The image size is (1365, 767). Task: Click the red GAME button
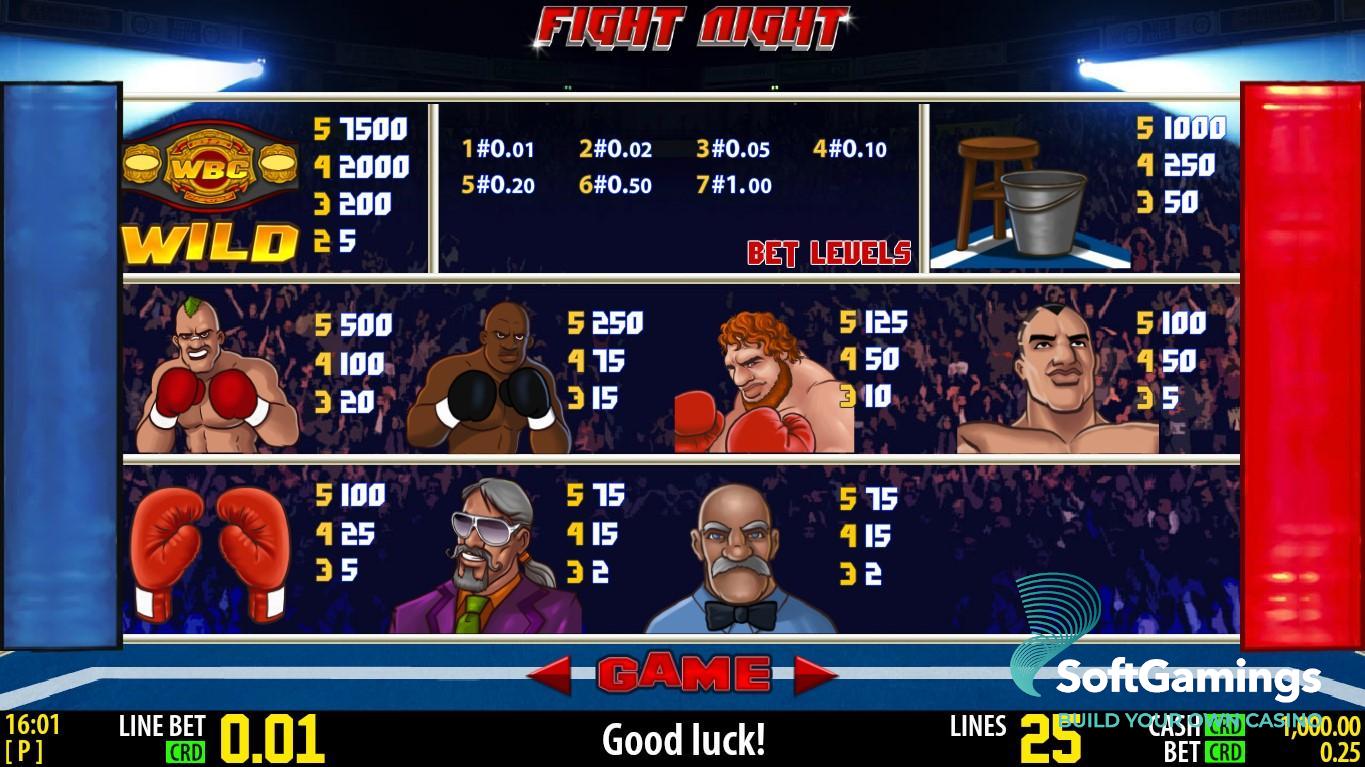point(684,675)
